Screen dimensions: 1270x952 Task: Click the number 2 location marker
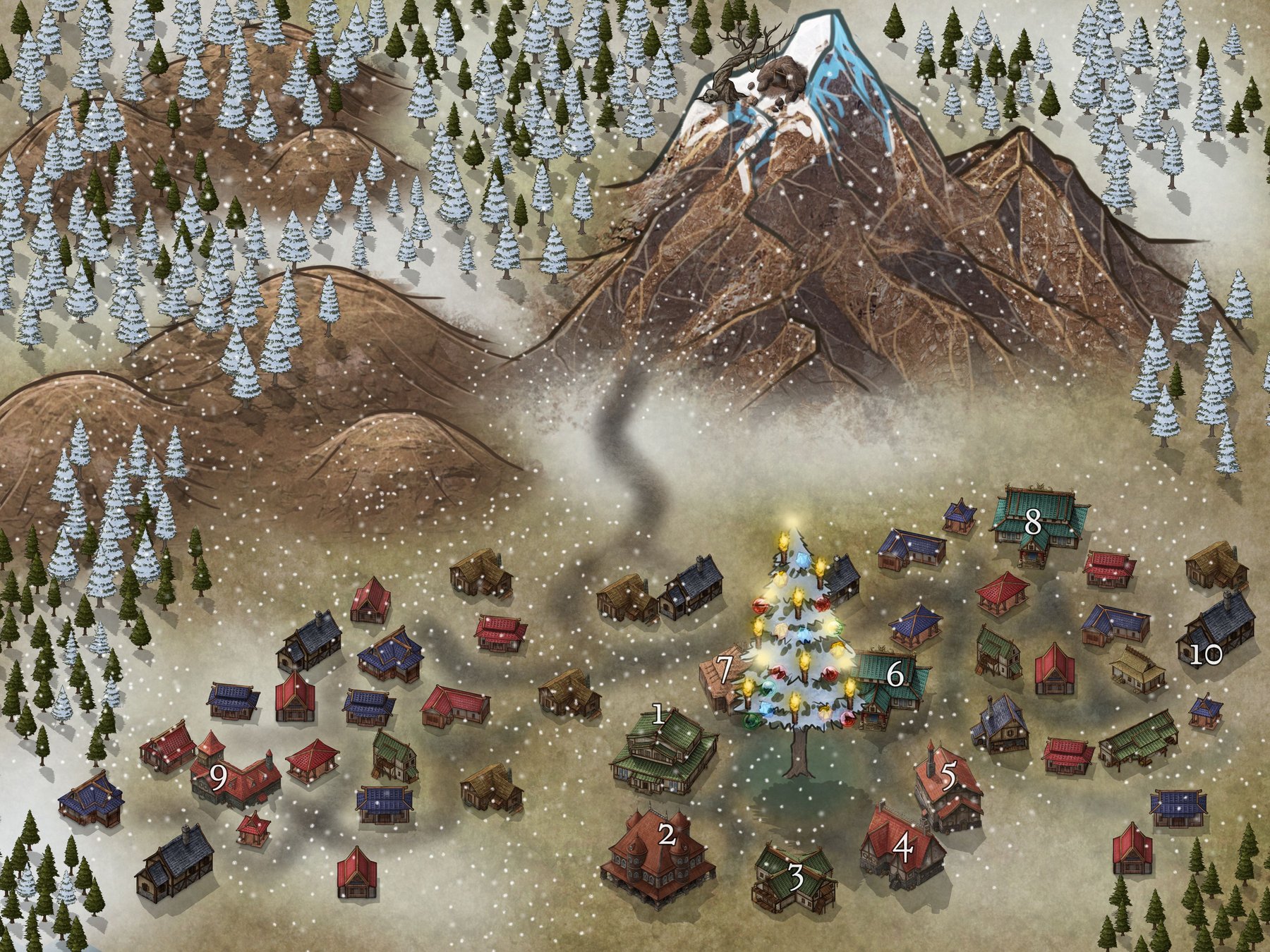tap(666, 836)
